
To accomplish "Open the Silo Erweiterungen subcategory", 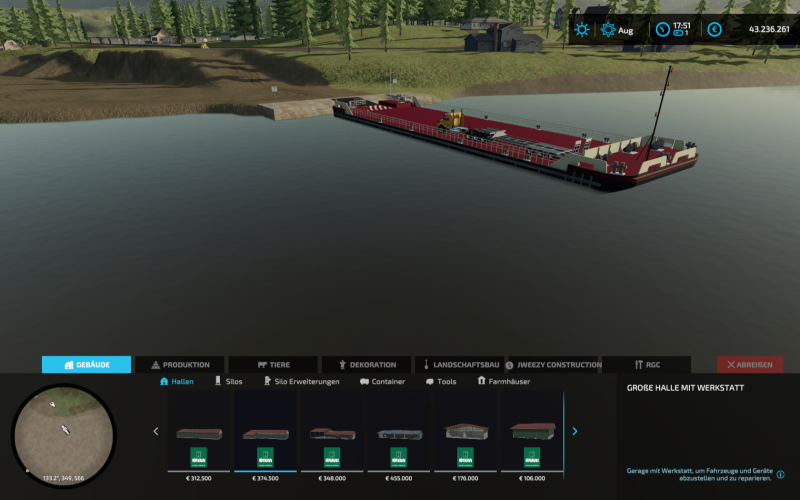I will tap(301, 382).
